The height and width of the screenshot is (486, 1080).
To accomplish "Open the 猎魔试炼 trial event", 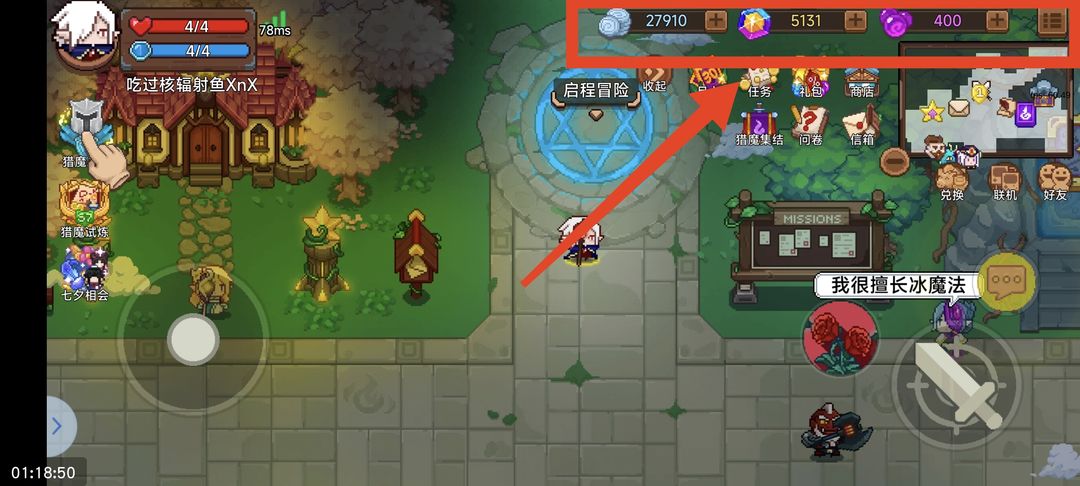I will (84, 212).
